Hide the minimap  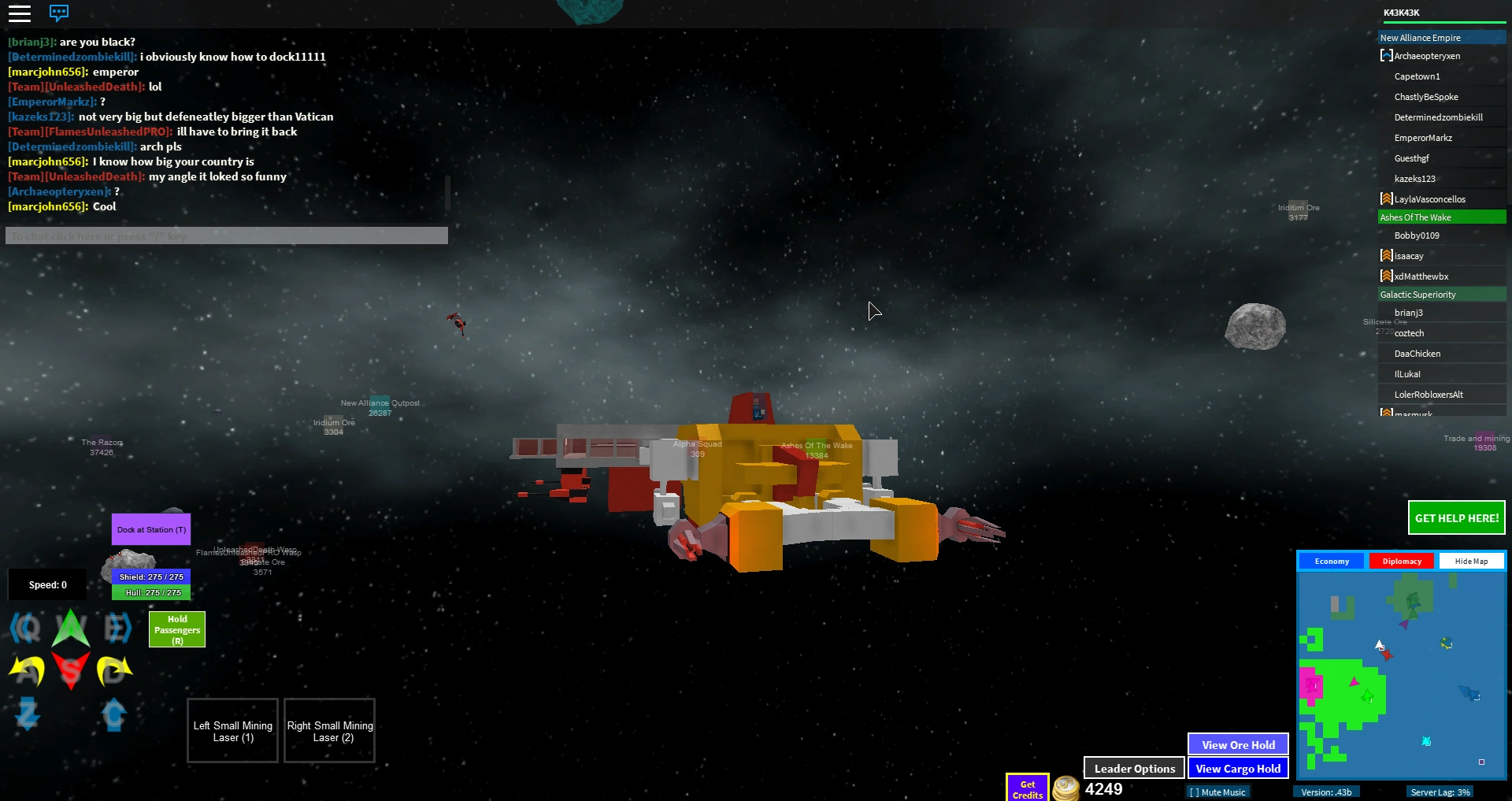1471,561
